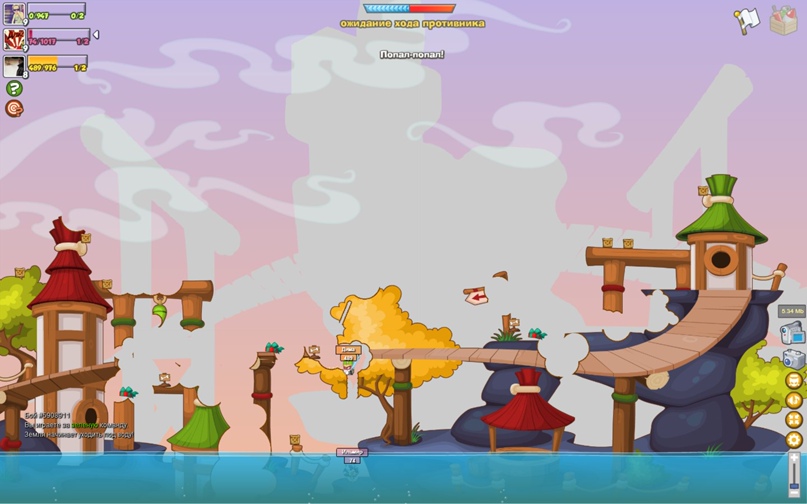Click the orange chat bubble button

coord(14,108)
